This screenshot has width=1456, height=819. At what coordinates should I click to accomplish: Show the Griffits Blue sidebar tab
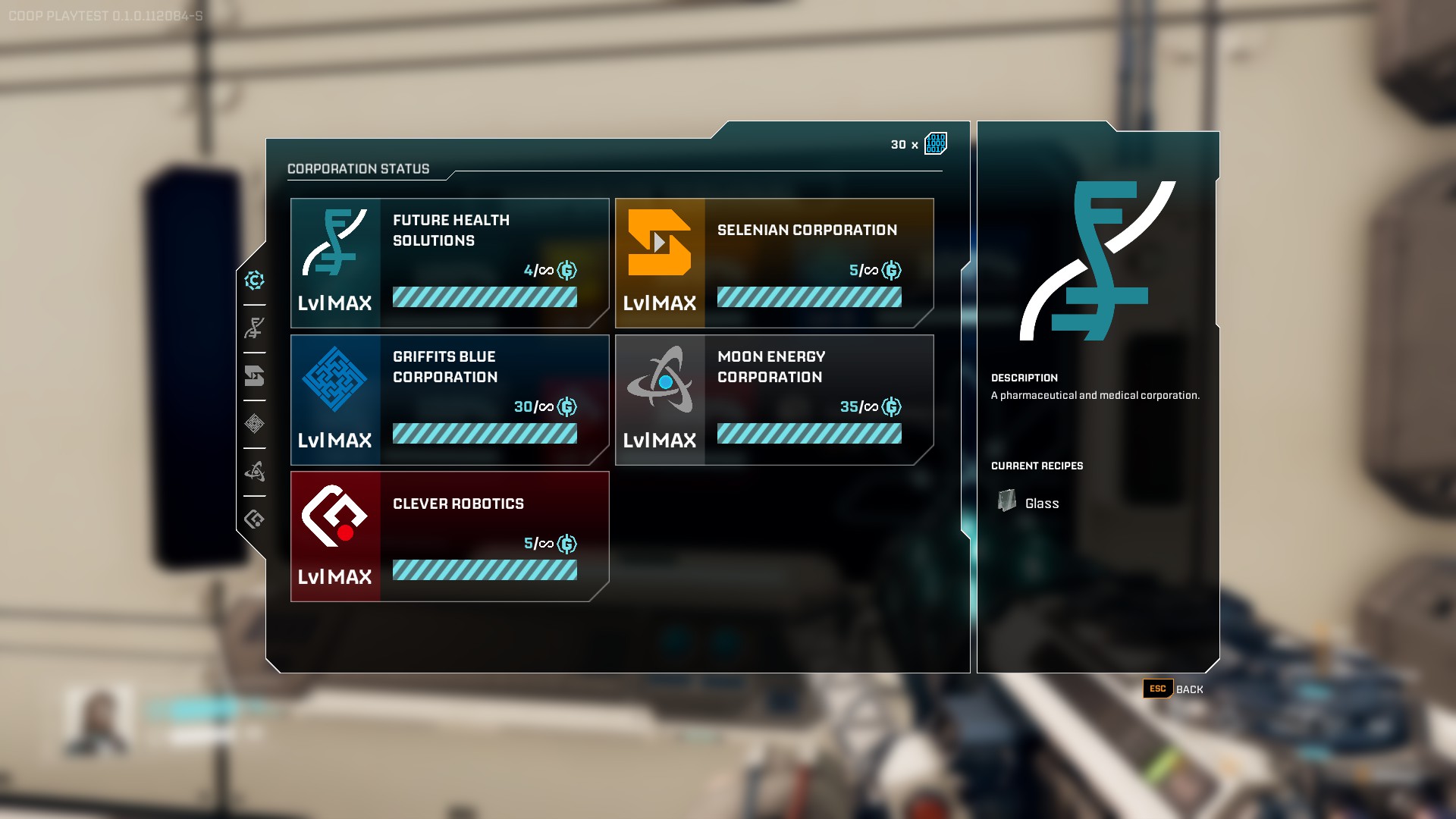[x=255, y=424]
